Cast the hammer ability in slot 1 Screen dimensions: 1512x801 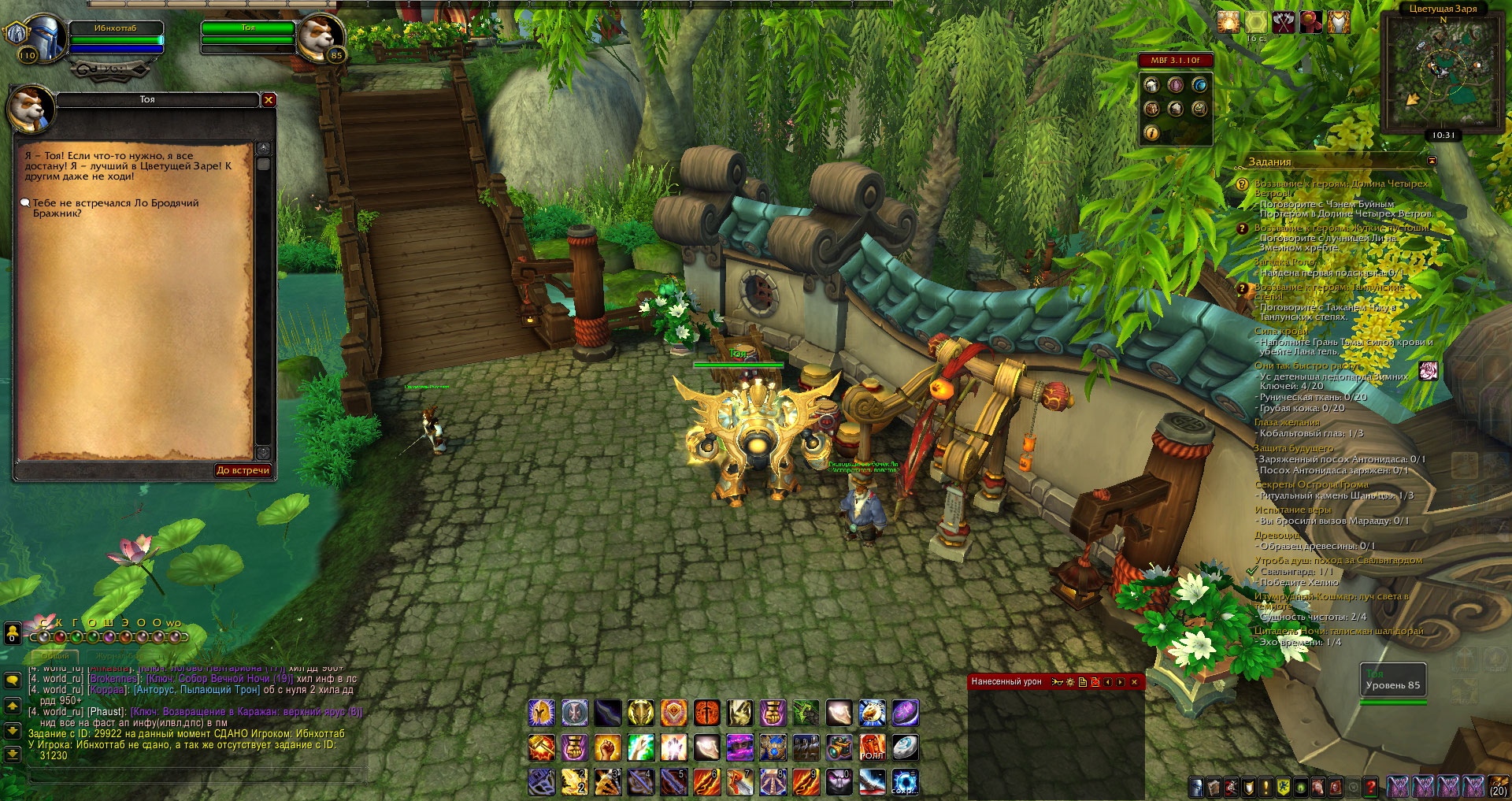tap(541, 781)
